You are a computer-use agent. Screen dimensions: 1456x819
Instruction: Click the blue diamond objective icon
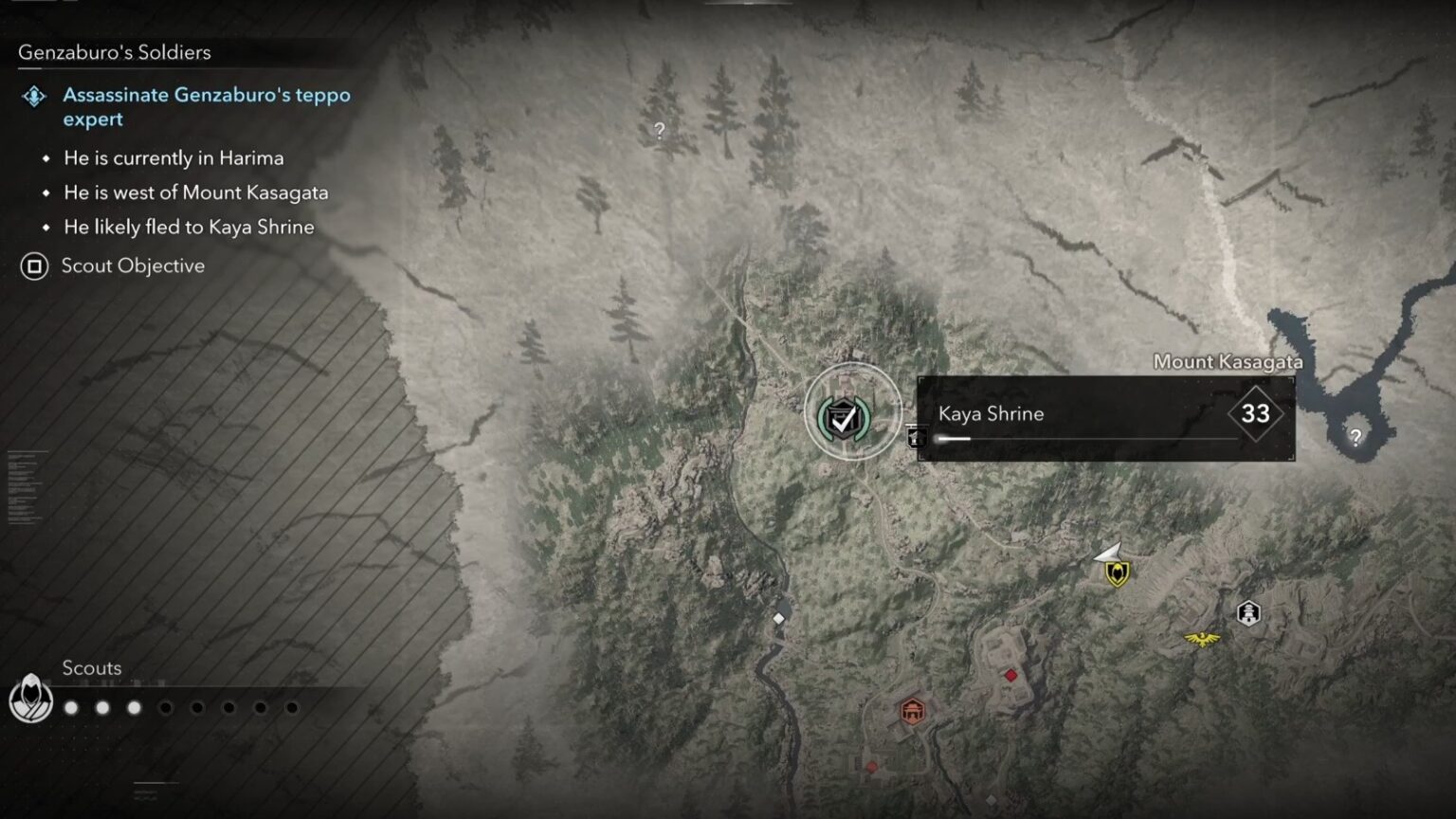(x=34, y=95)
